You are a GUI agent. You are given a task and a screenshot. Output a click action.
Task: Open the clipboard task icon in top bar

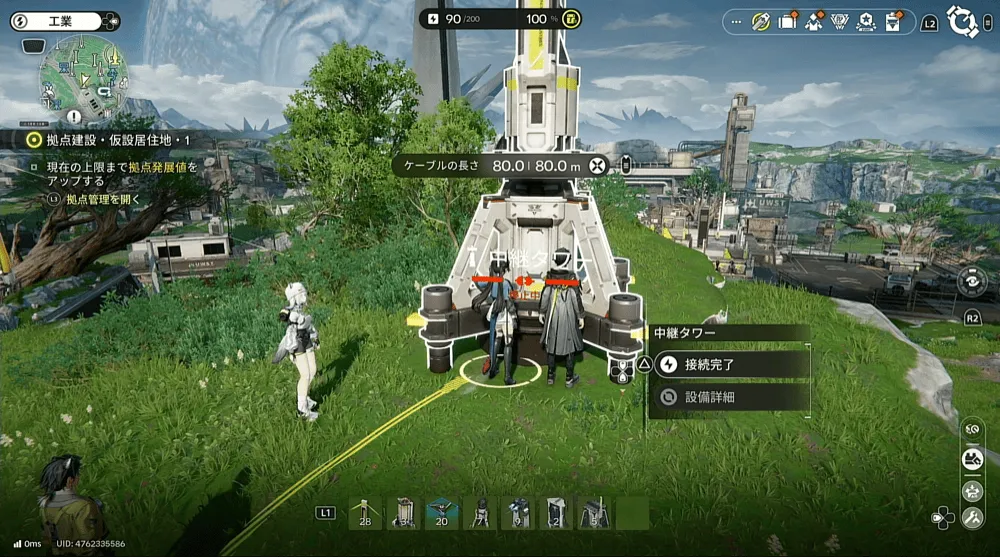892,21
